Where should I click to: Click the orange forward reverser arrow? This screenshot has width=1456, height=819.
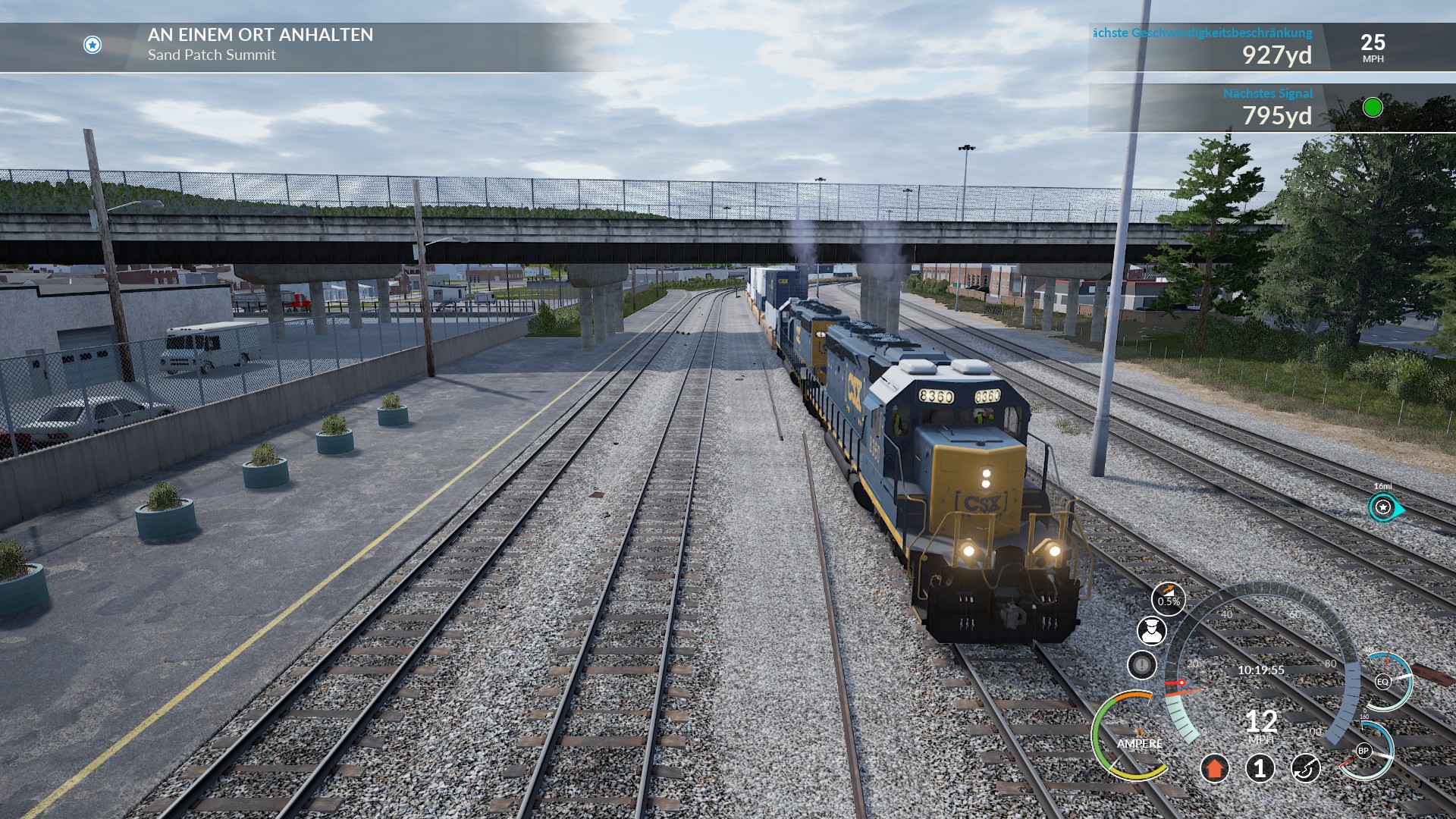[1214, 768]
